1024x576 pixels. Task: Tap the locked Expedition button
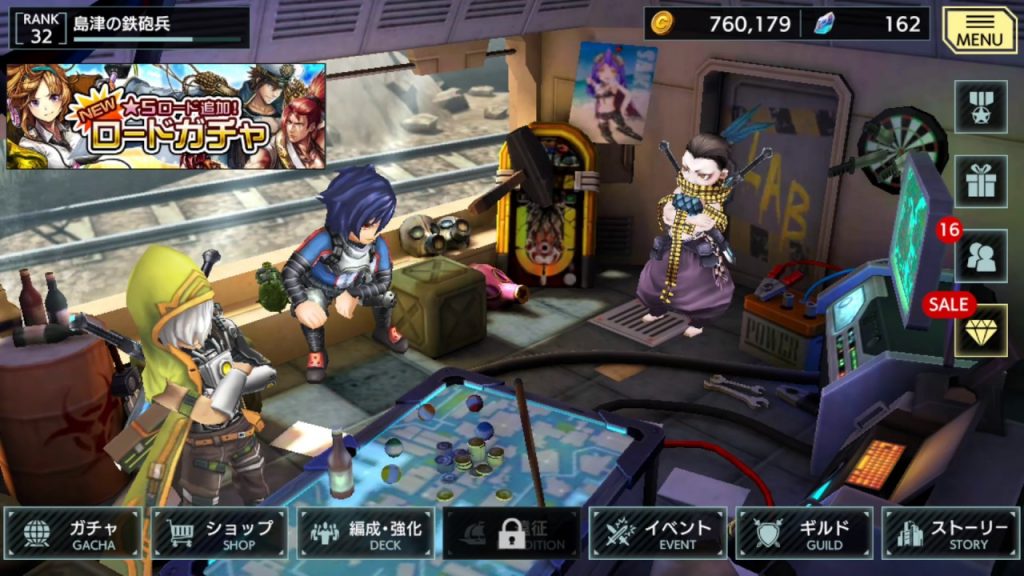(x=512, y=534)
